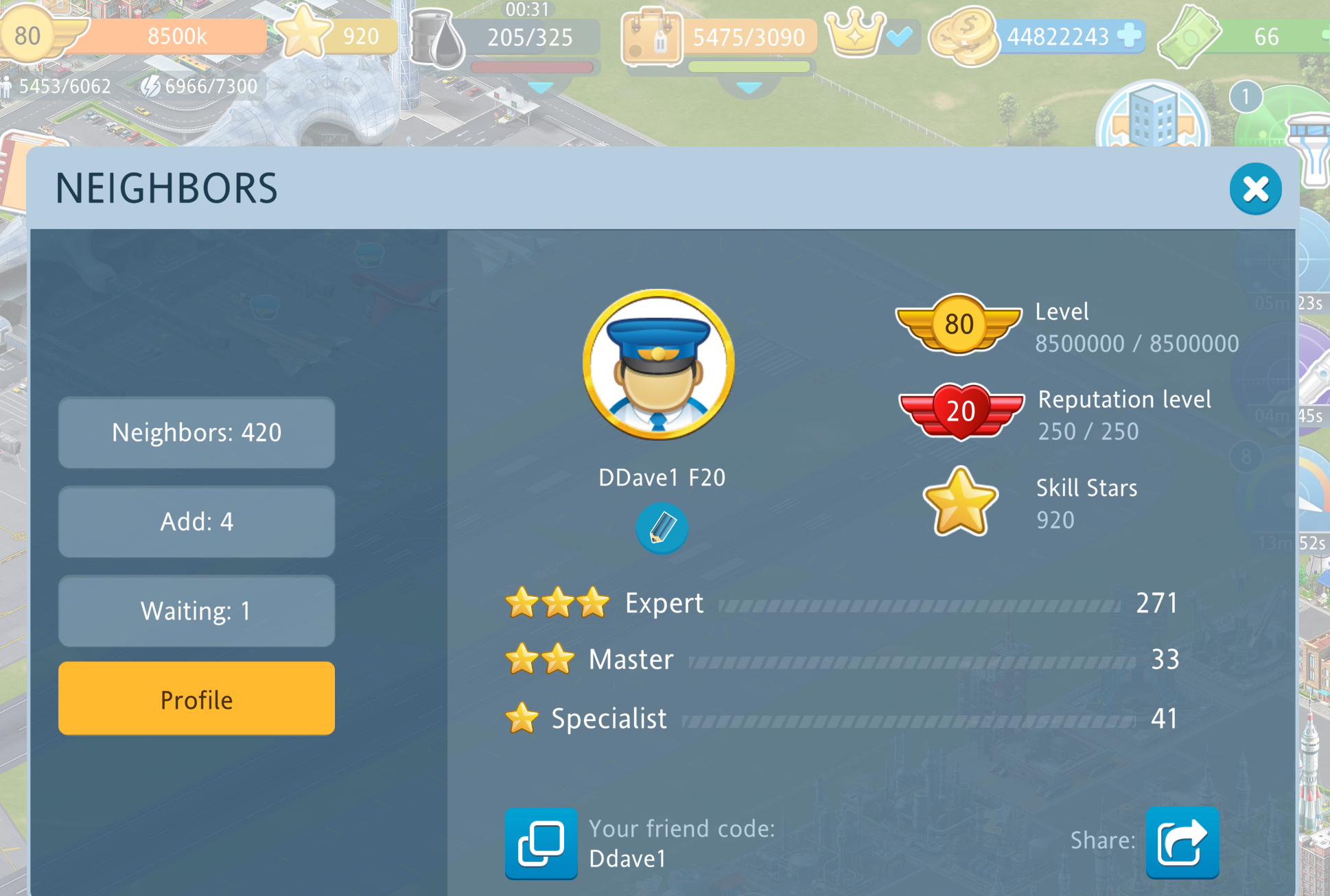Add coins with the plus button
The height and width of the screenshot is (896, 1330).
(1129, 36)
